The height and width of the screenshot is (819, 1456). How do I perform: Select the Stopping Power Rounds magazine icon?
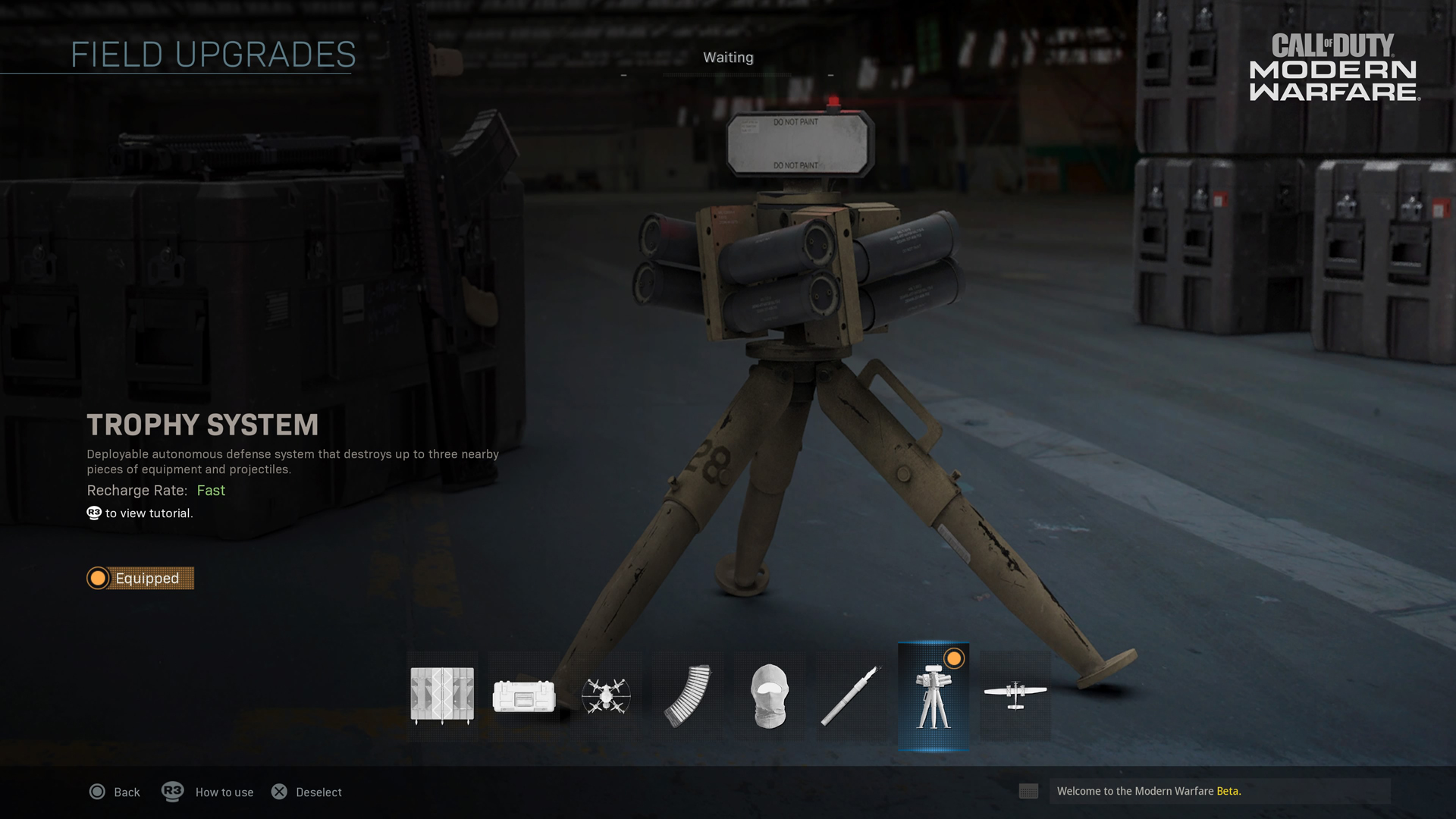pyautogui.click(x=688, y=695)
